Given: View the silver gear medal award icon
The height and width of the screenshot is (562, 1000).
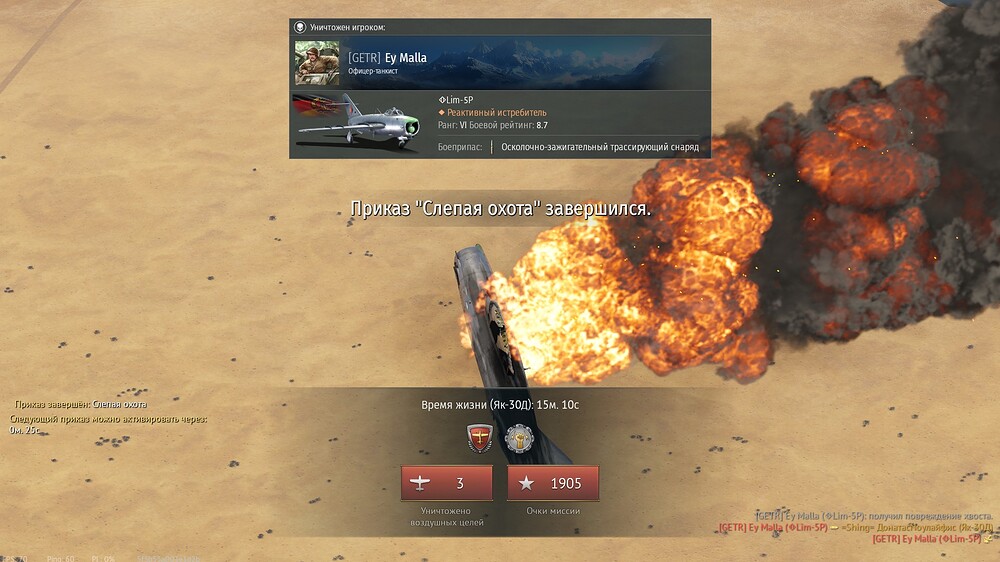Looking at the screenshot, I should click(x=519, y=439).
